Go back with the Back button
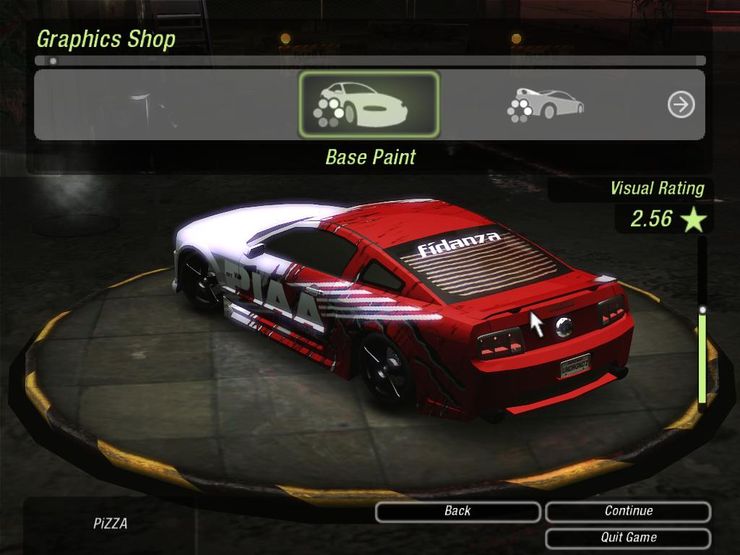Image resolution: width=740 pixels, height=555 pixels. pyautogui.click(x=457, y=511)
